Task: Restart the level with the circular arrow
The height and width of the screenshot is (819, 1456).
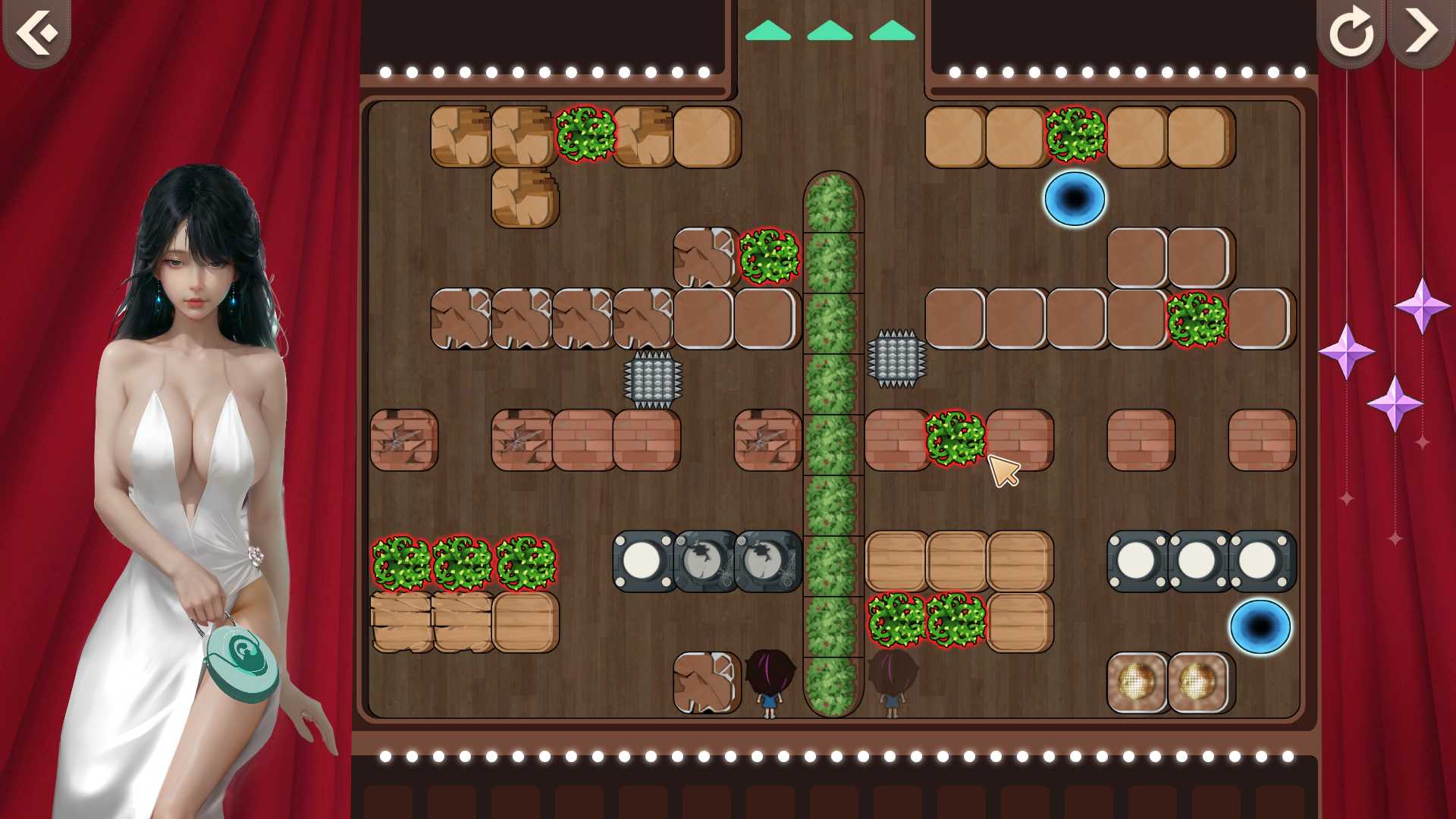Action: [1351, 32]
